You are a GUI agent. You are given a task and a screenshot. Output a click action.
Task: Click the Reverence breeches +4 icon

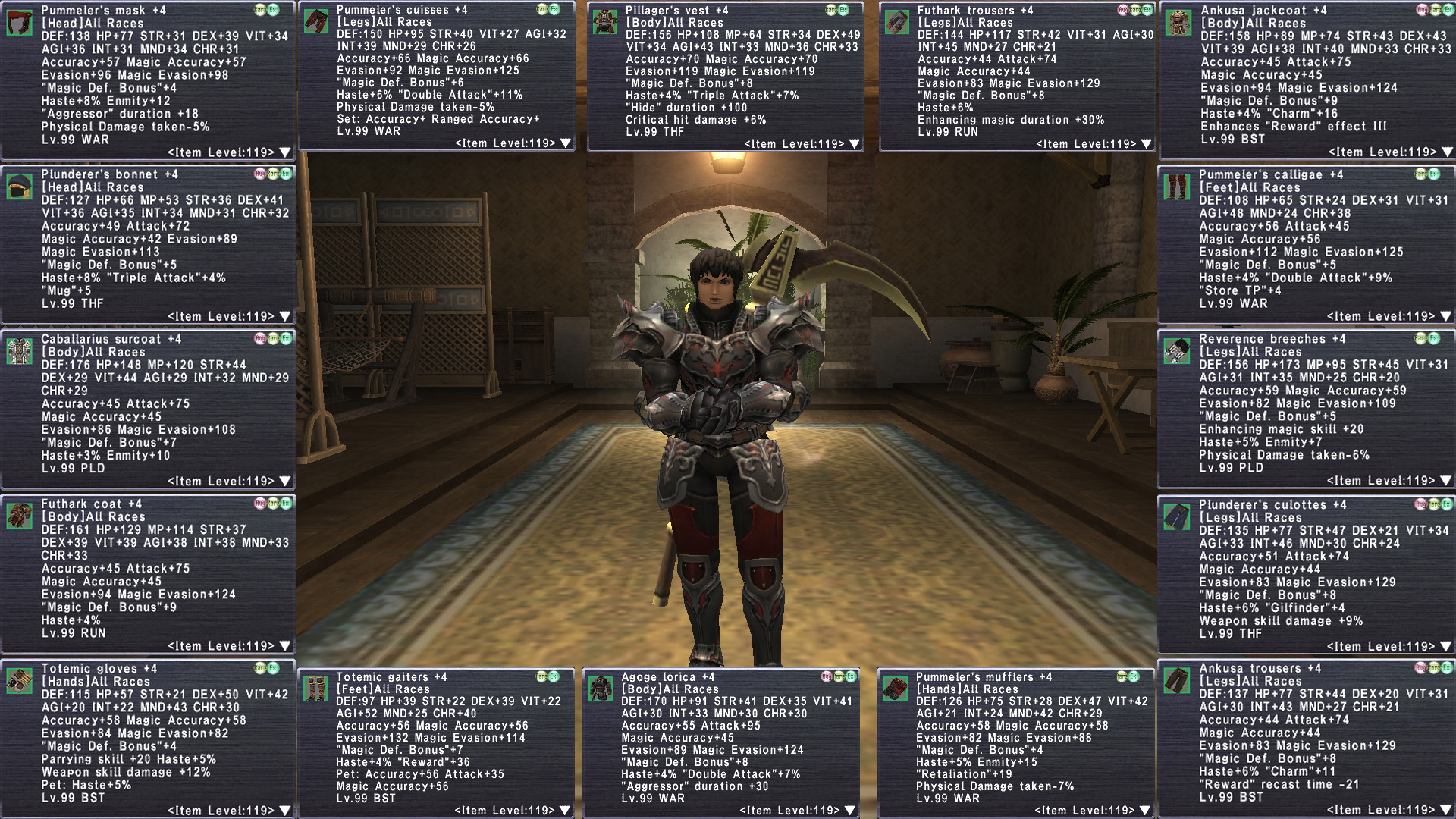tap(1178, 351)
